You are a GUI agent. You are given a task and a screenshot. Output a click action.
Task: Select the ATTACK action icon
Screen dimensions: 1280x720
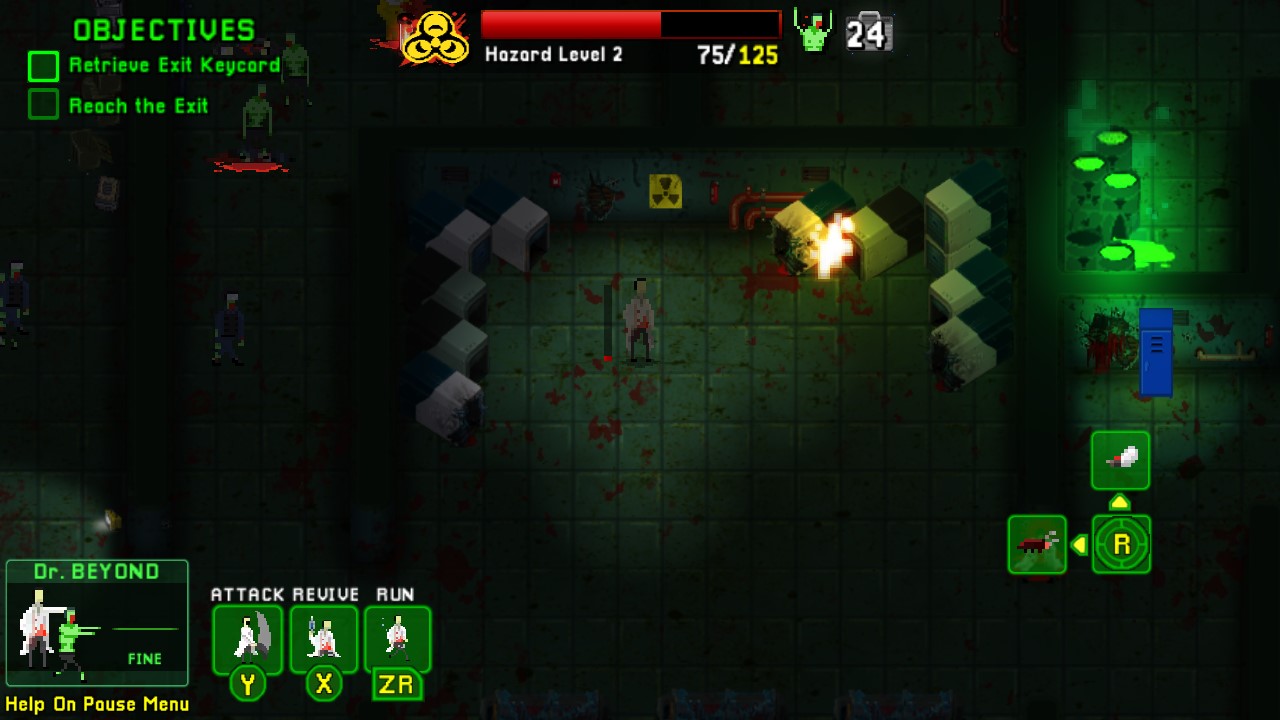[247, 640]
